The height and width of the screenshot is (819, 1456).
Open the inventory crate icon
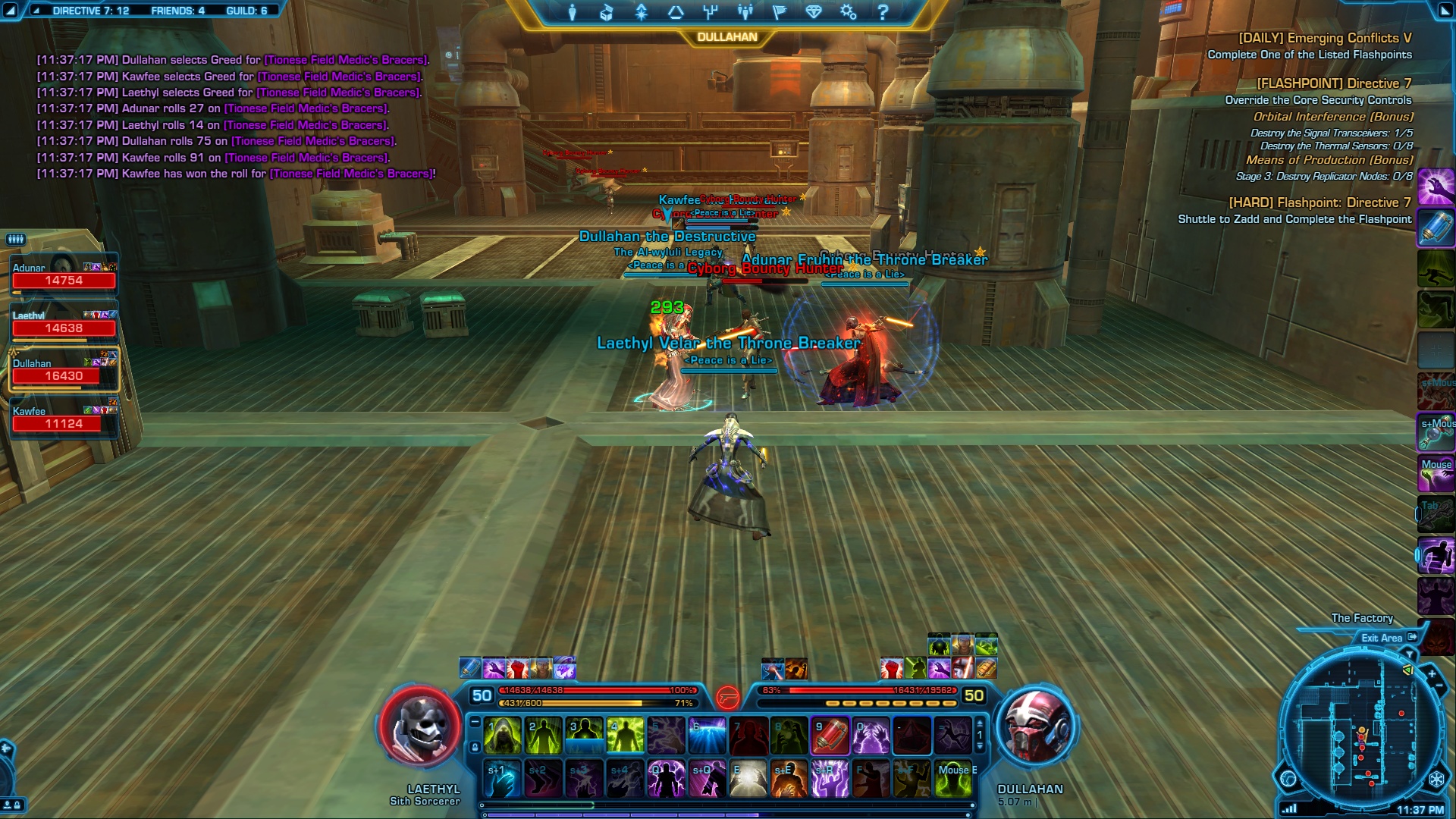(607, 12)
